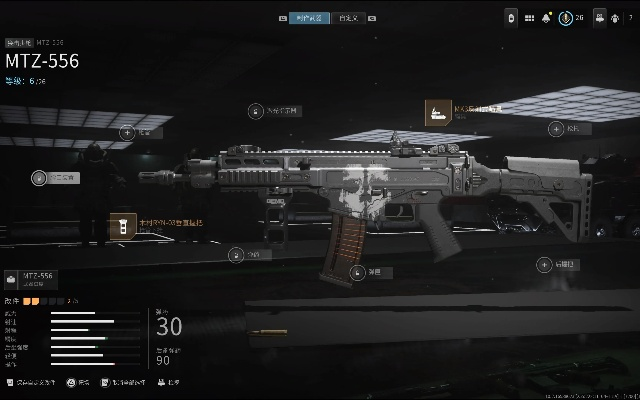The width and height of the screenshot is (640, 400).
Task: Open notifications with the bell icon
Action: 546,18
